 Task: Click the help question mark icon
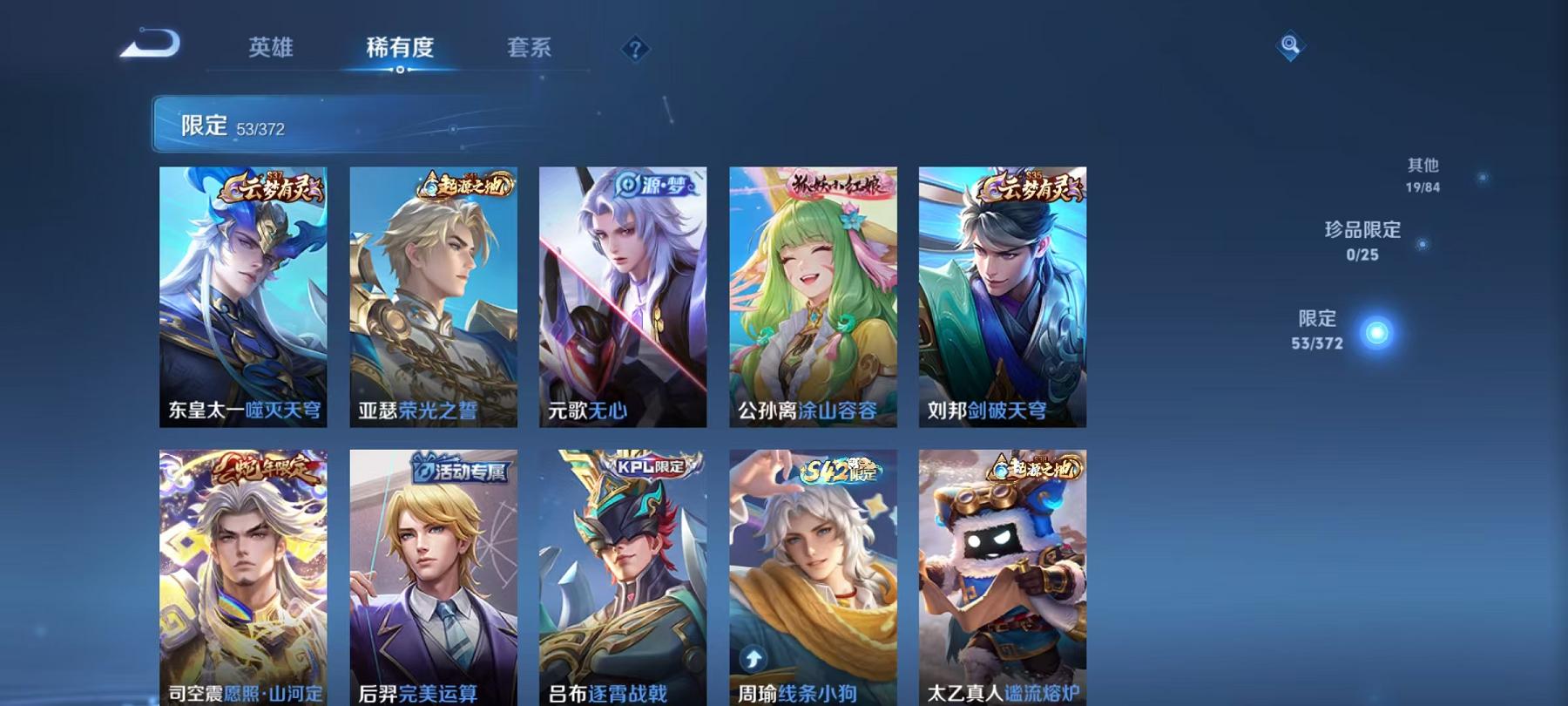(x=635, y=48)
